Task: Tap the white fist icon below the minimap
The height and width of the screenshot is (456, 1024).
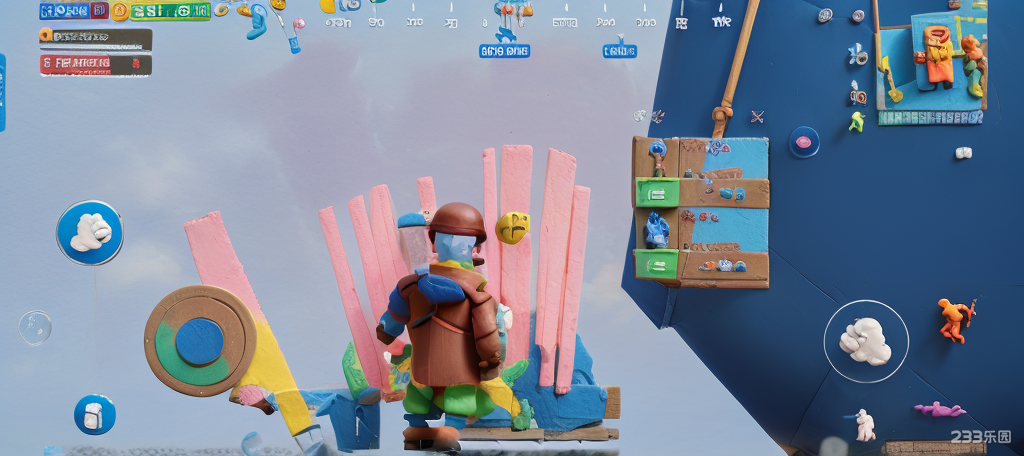Action: click(963, 153)
